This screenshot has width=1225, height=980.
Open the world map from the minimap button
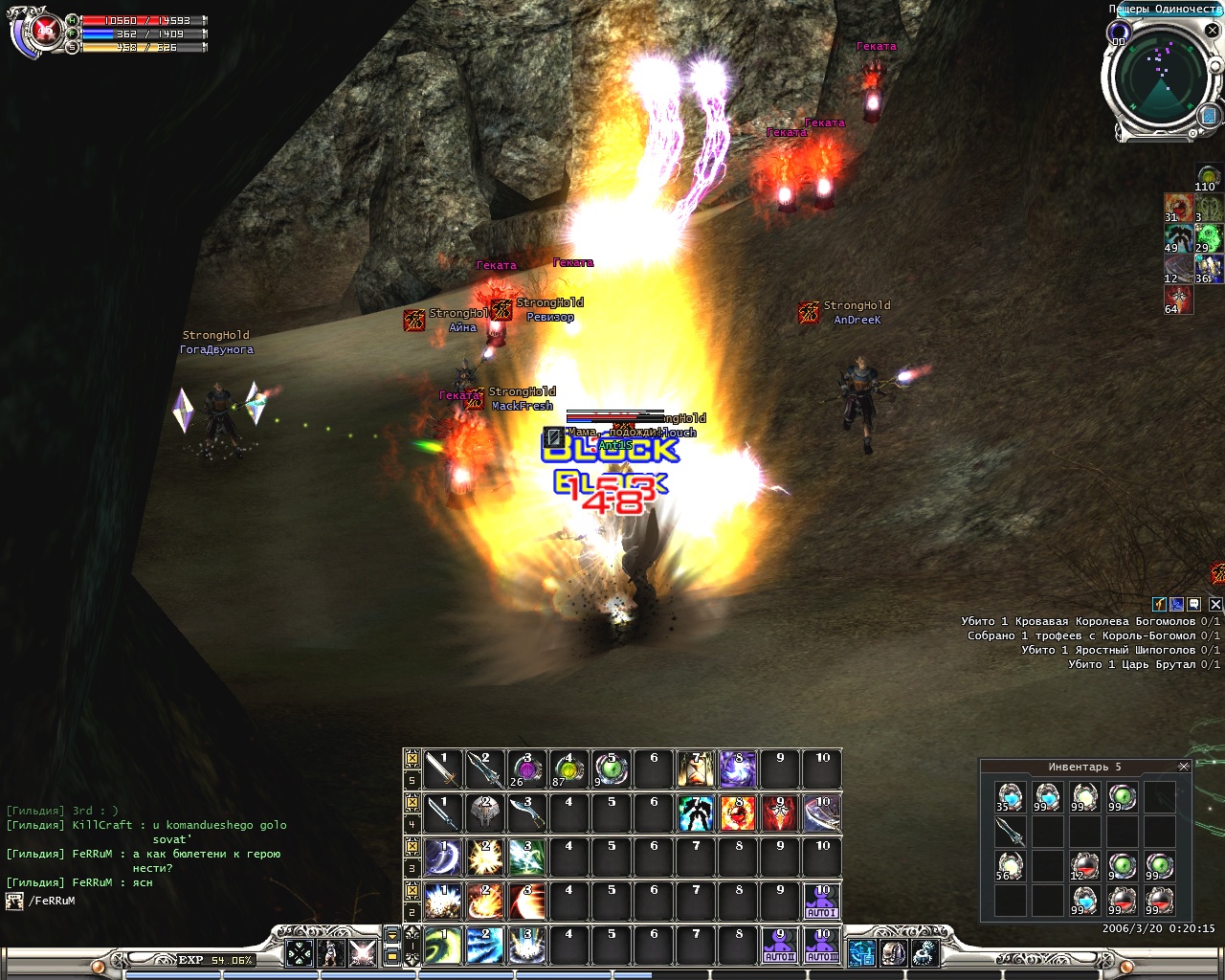[x=1207, y=115]
